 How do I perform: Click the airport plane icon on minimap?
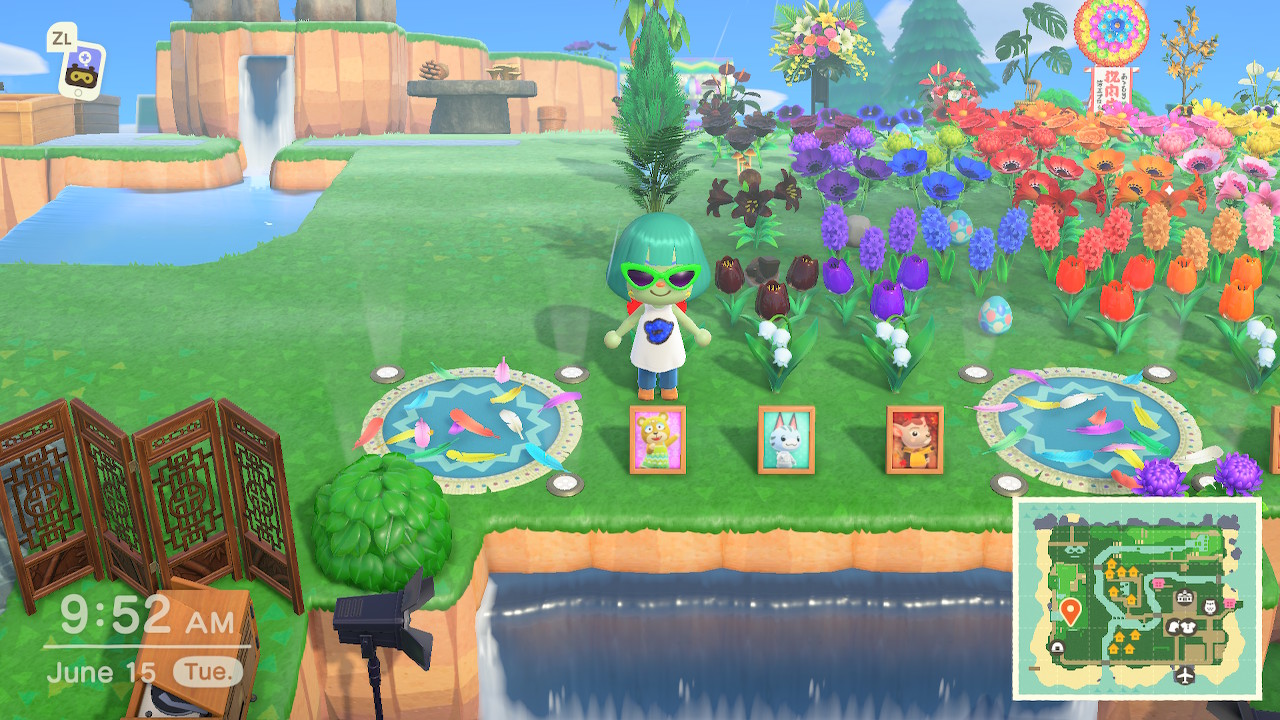tap(1185, 675)
